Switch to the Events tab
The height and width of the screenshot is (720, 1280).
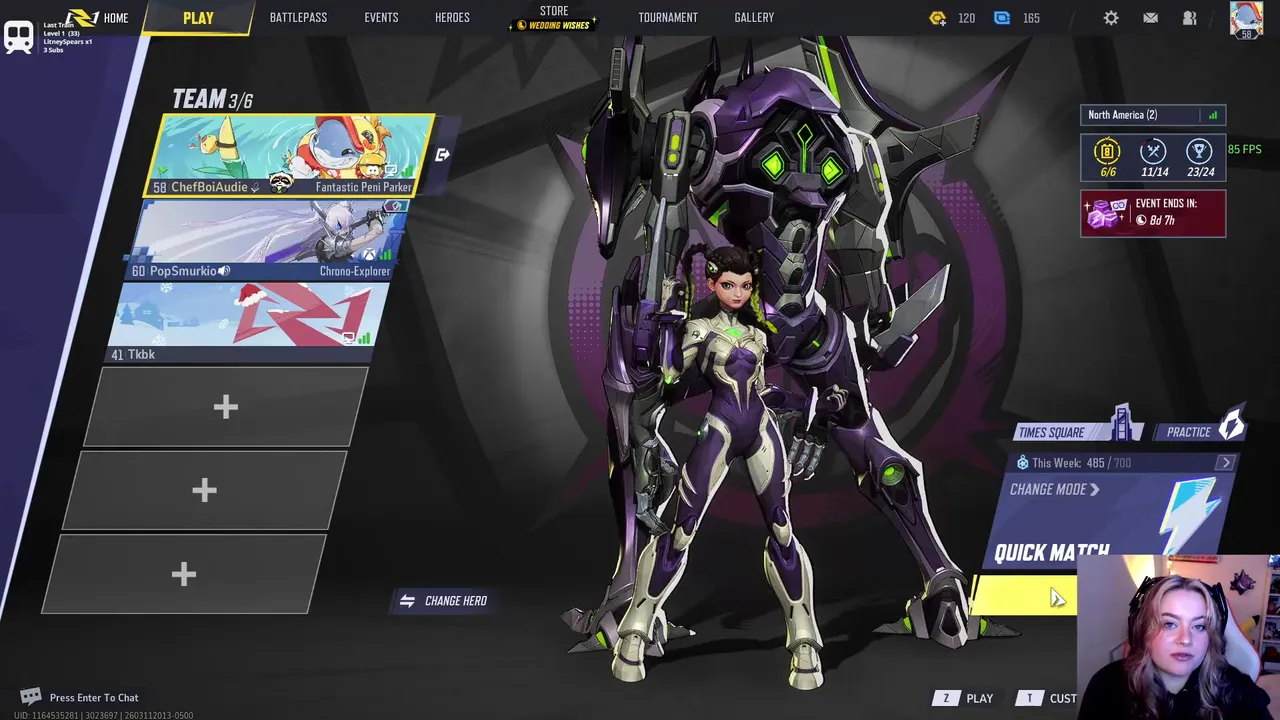coord(381,18)
